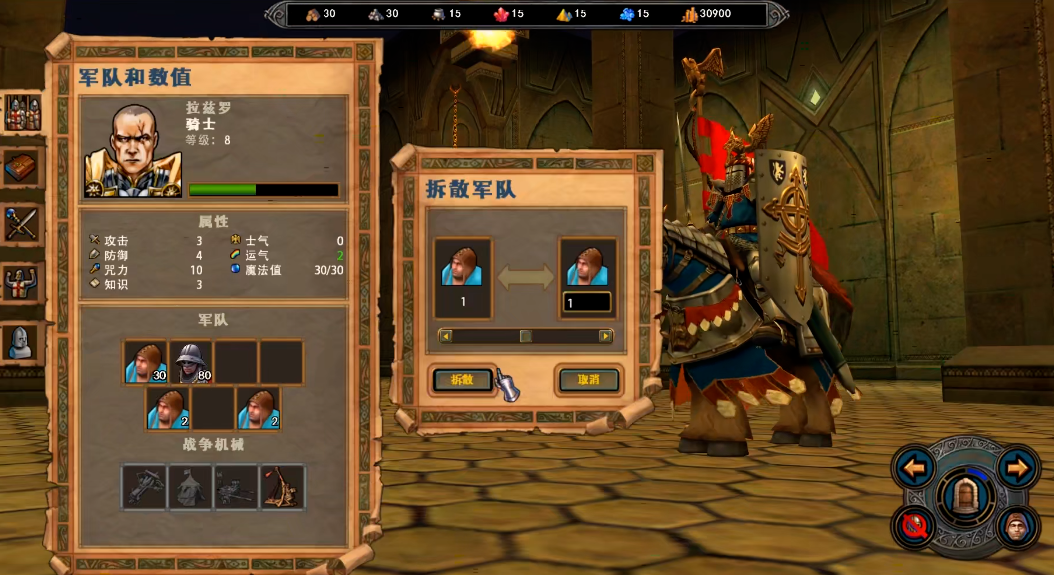Select the peasant stack of 30

click(145, 362)
